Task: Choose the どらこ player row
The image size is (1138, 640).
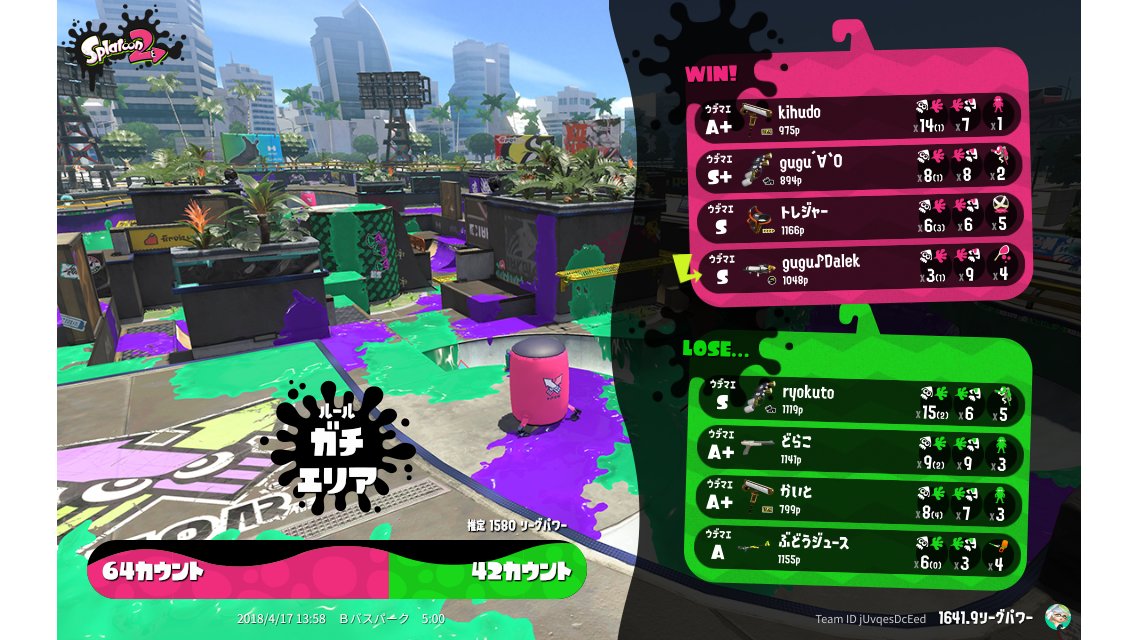Action: tap(860, 449)
